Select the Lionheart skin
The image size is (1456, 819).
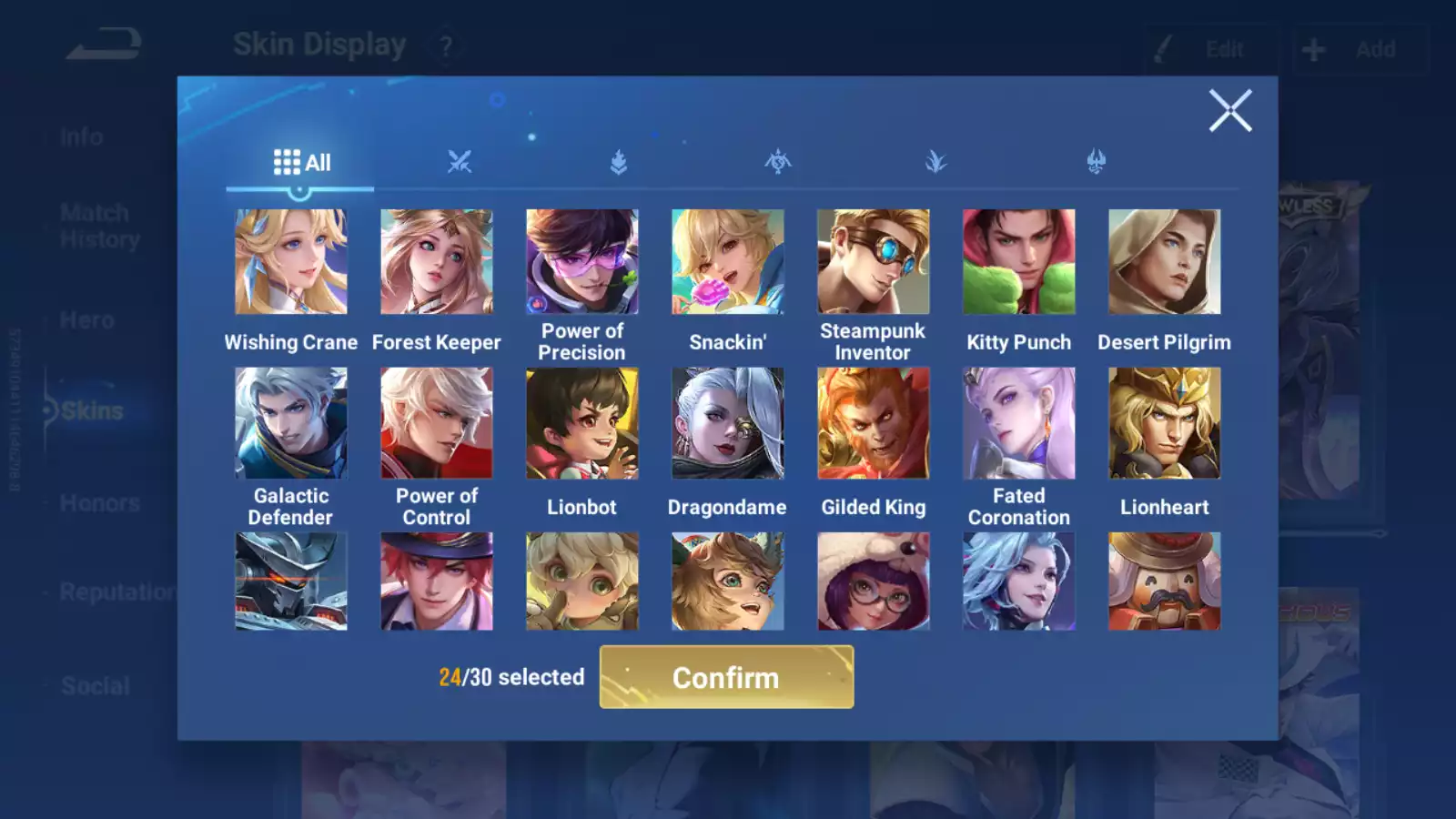(x=1165, y=423)
